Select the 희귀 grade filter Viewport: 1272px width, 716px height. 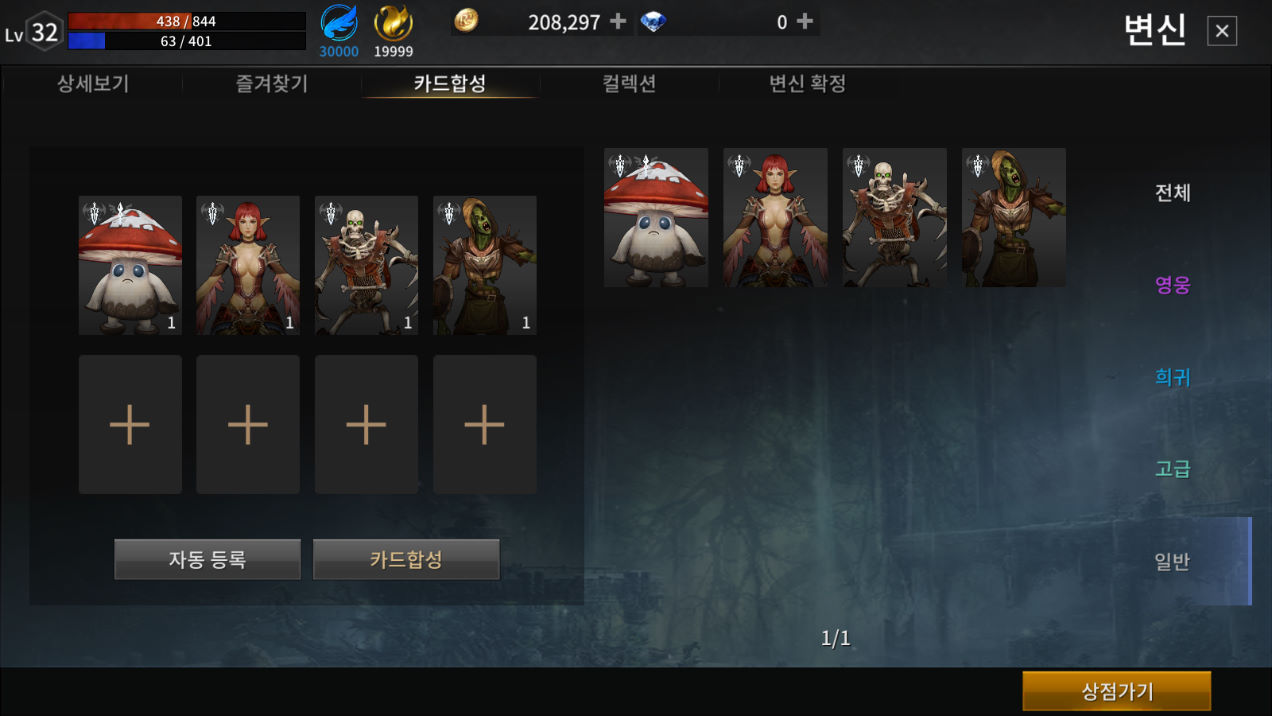click(1172, 377)
